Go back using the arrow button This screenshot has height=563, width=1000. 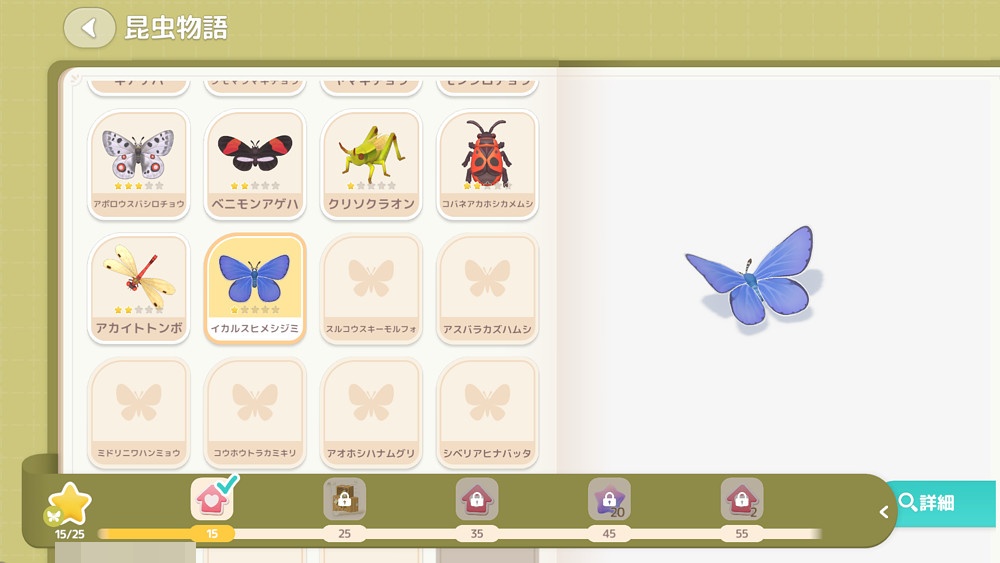coord(89,28)
